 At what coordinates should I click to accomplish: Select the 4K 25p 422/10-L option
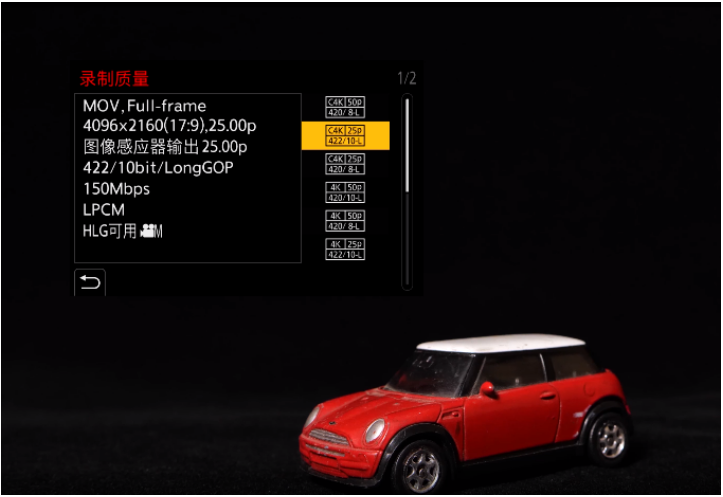click(345, 249)
